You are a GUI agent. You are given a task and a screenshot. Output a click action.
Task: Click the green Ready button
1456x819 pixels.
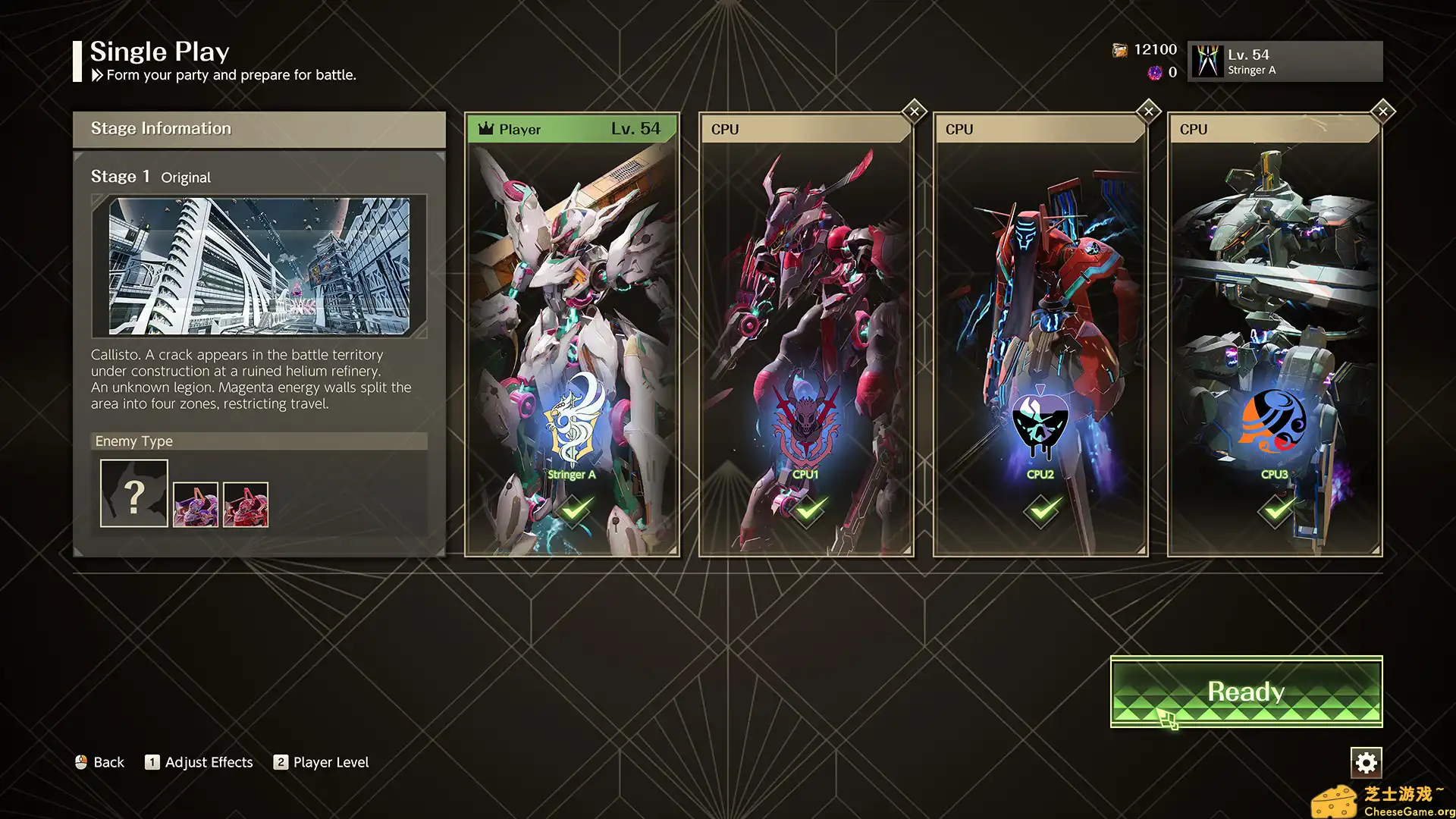tap(1246, 691)
